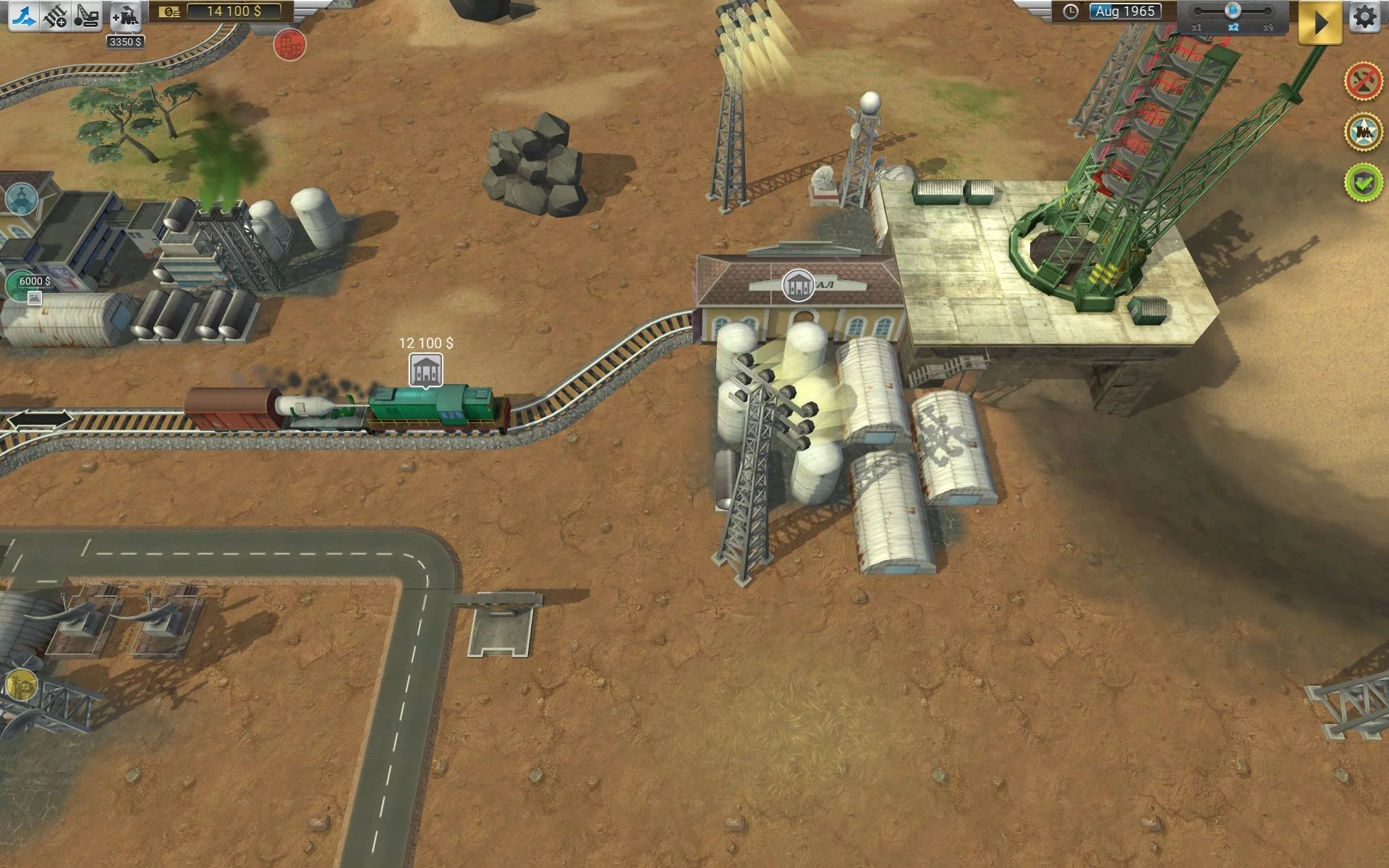Click the station icon above the terminal building
This screenshot has height=868, width=1389.
click(798, 285)
